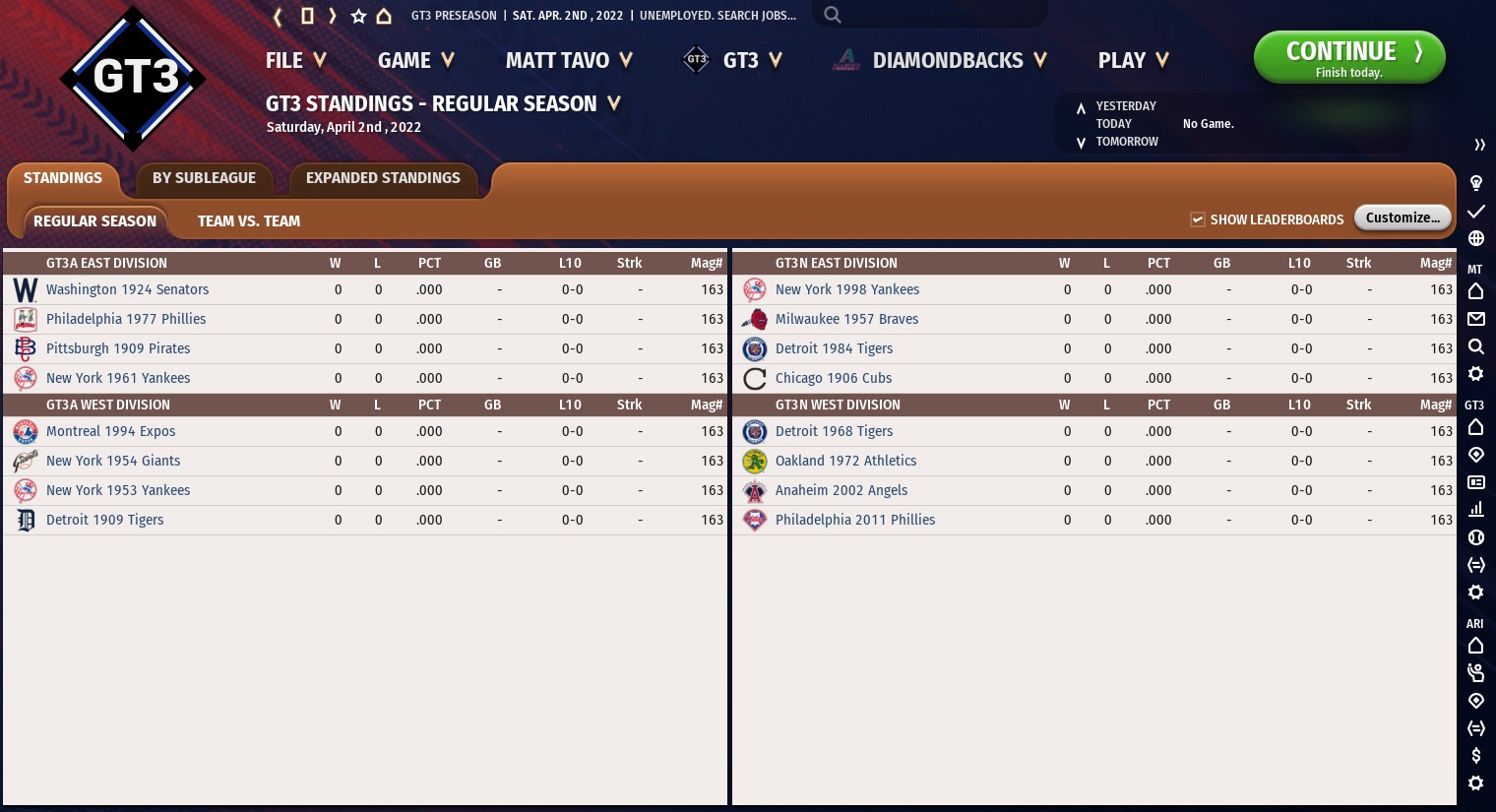
Task: Switch to the By Subleague tab
Action: (x=204, y=178)
